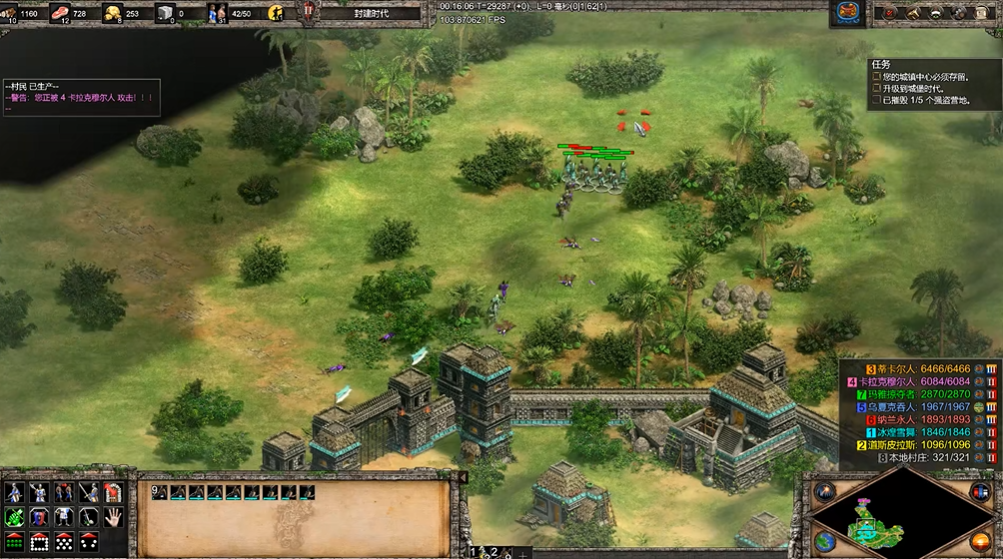Activate the minimap signal flare button
The width and height of the screenshot is (1003, 559).
tap(826, 492)
